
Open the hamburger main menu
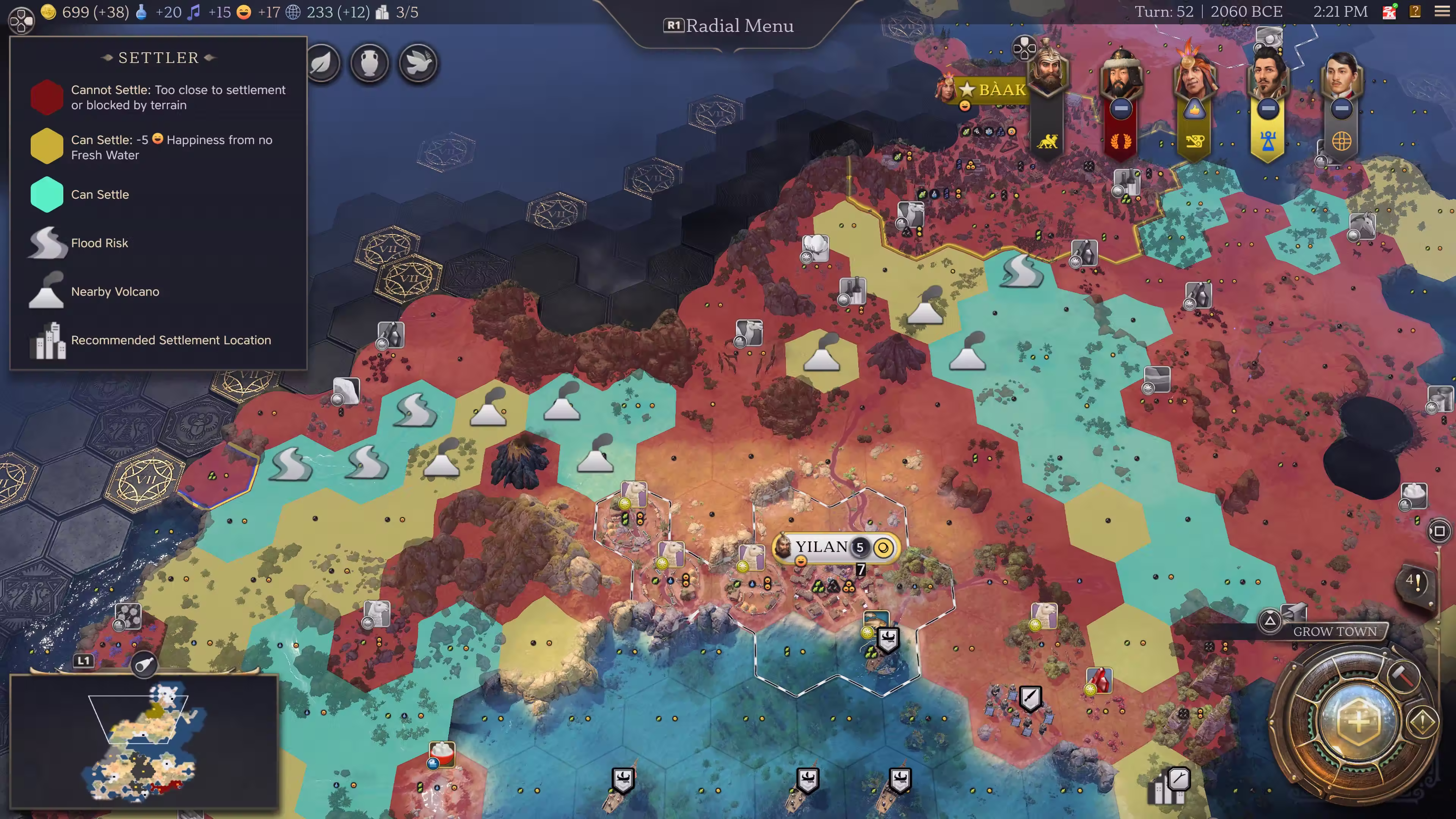(1442, 12)
